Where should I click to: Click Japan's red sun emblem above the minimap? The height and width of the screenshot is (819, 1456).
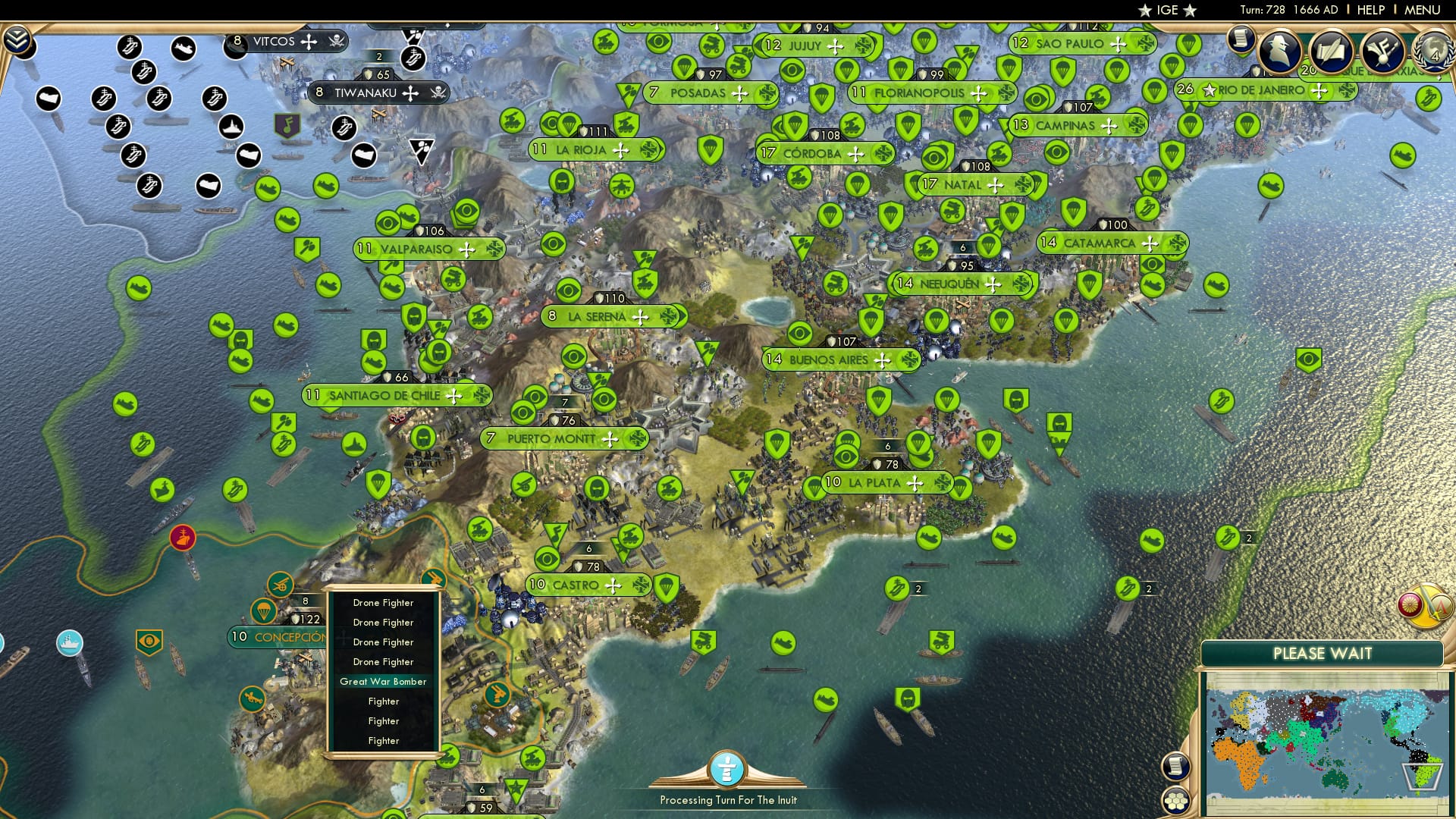[x=1410, y=606]
